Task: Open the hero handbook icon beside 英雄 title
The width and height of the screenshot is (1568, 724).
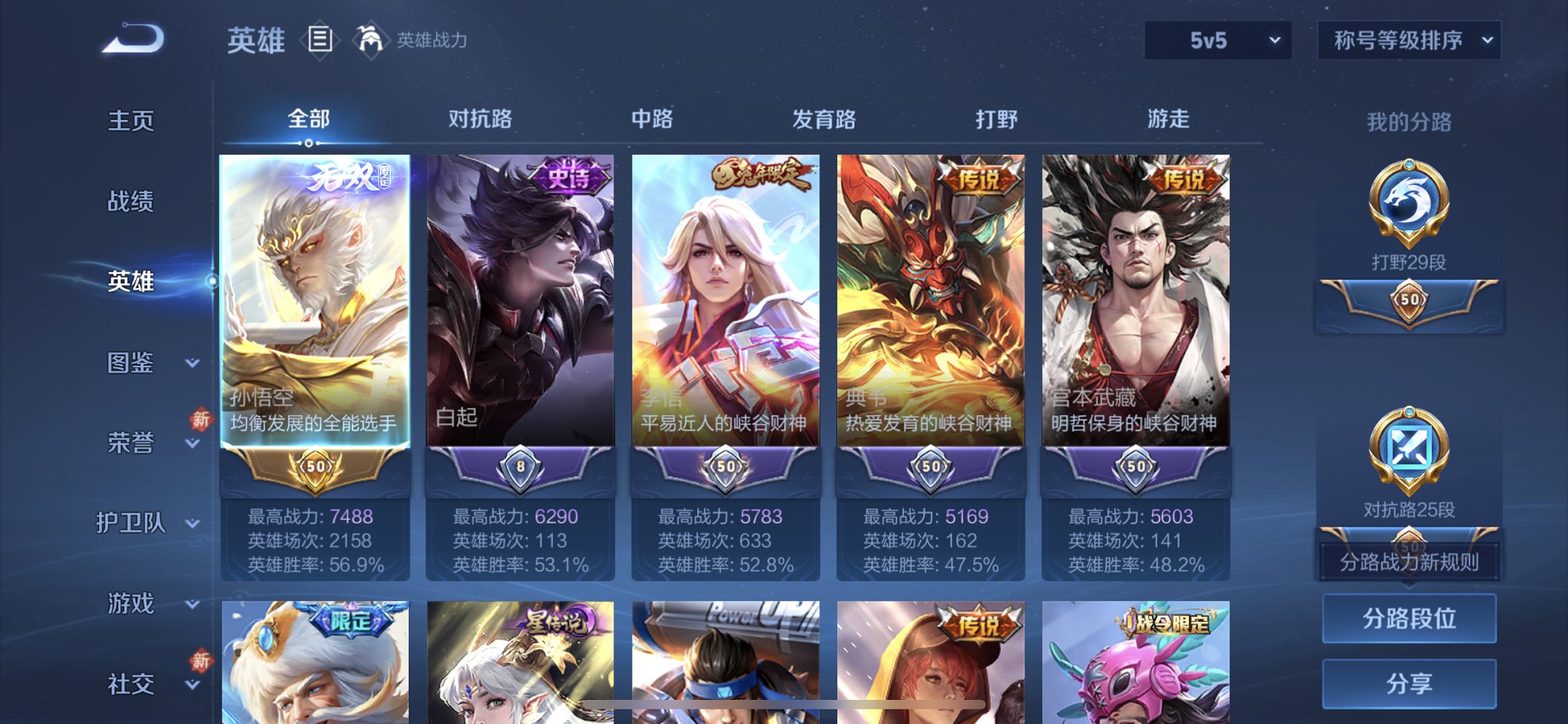Action: pyautogui.click(x=321, y=40)
